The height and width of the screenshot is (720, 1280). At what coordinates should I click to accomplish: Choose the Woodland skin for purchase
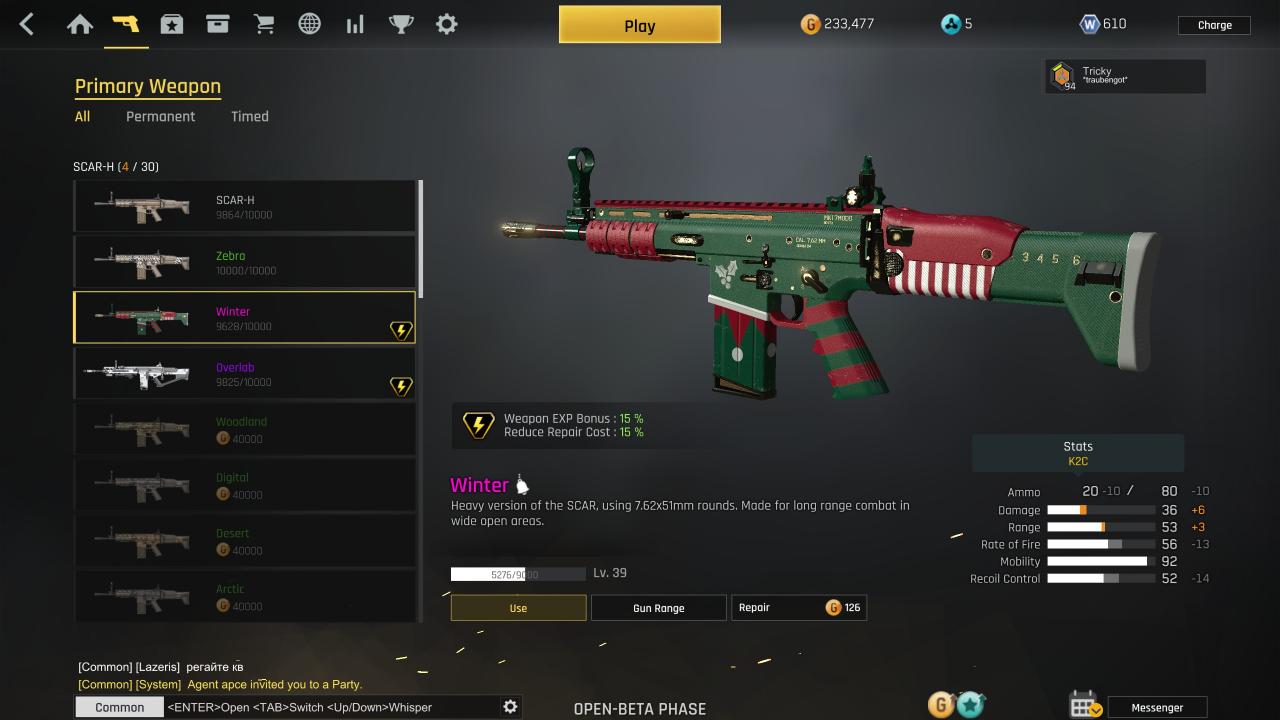point(244,430)
